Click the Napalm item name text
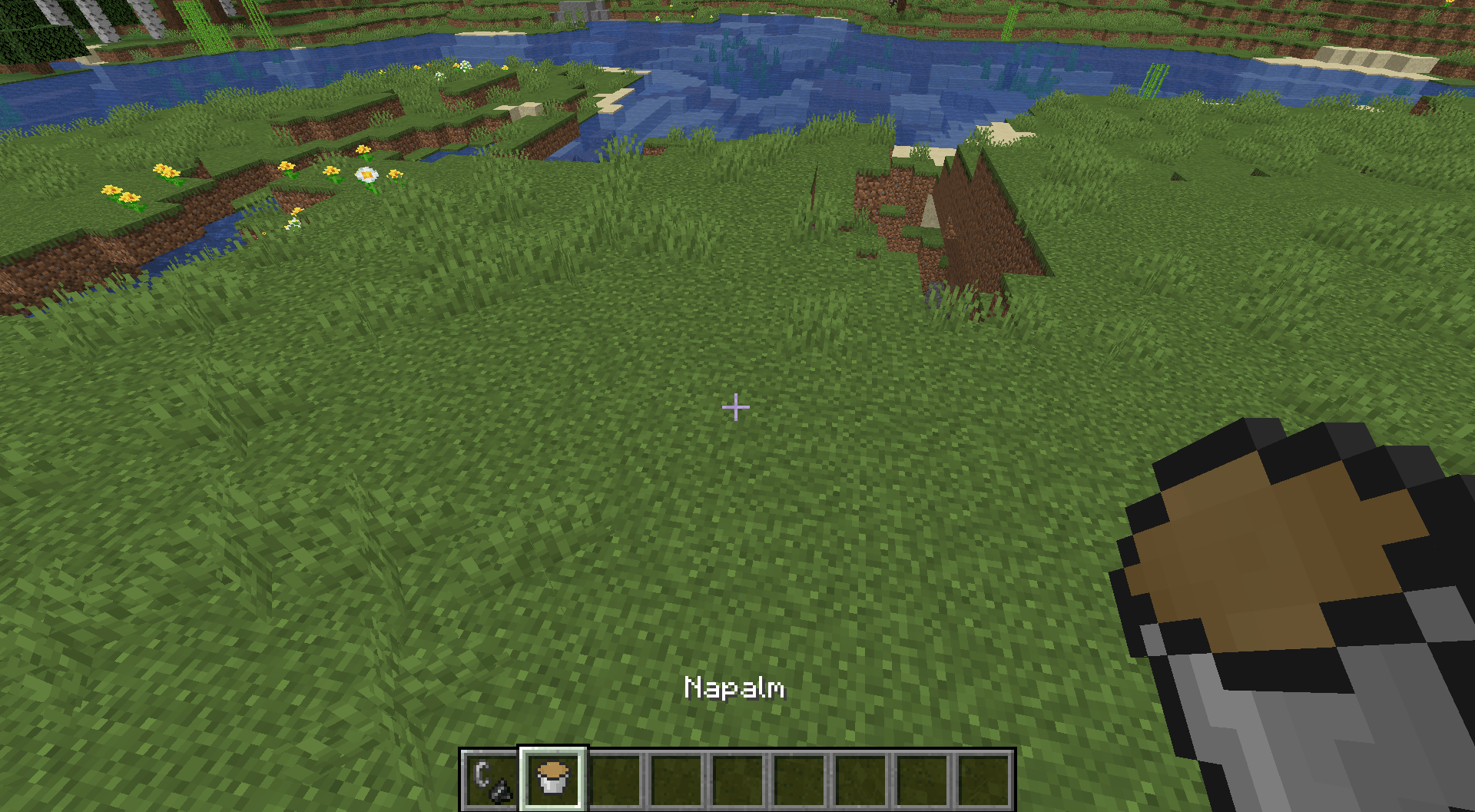The image size is (1475, 812). pyautogui.click(x=734, y=689)
